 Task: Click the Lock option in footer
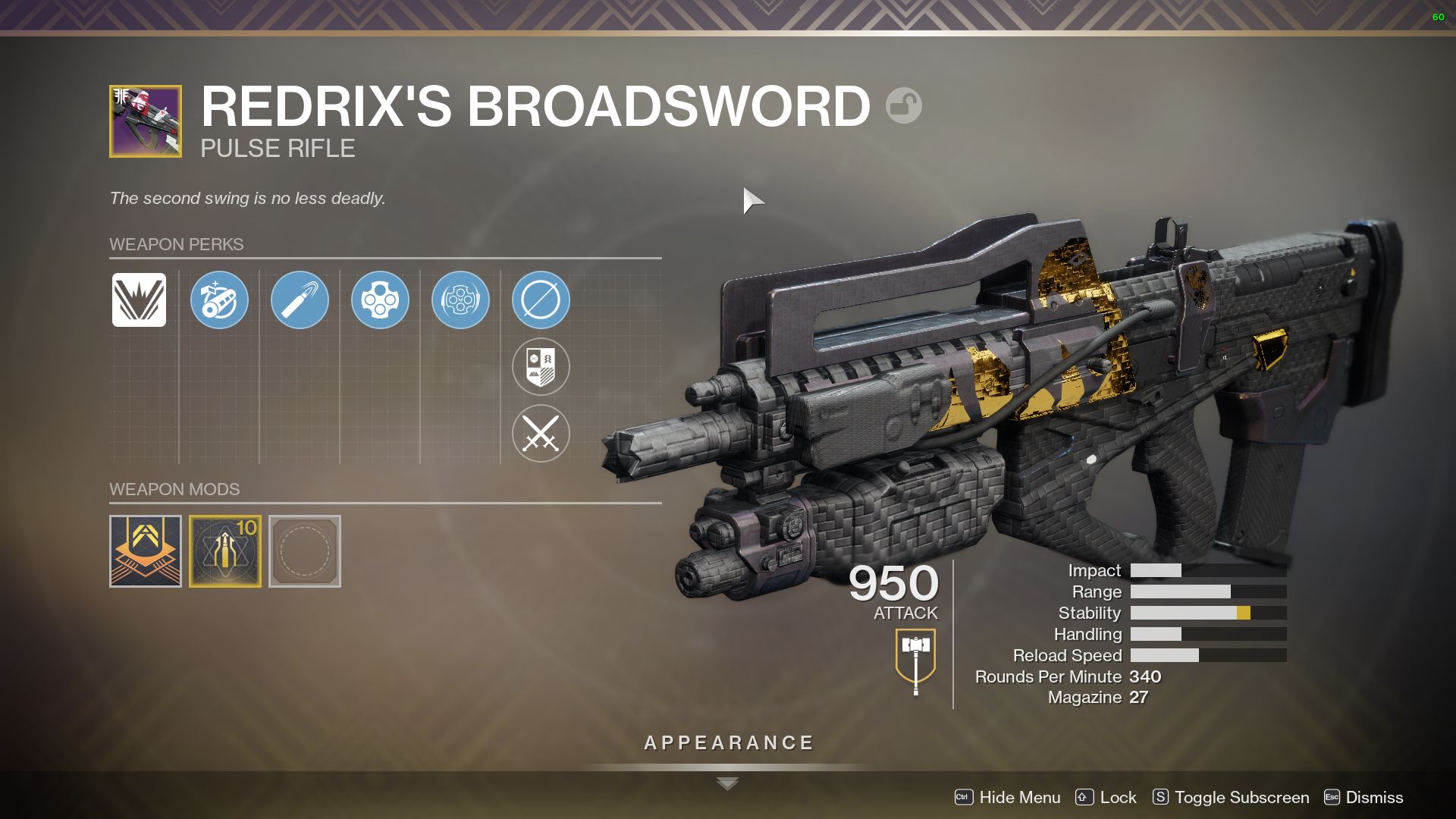(1106, 797)
